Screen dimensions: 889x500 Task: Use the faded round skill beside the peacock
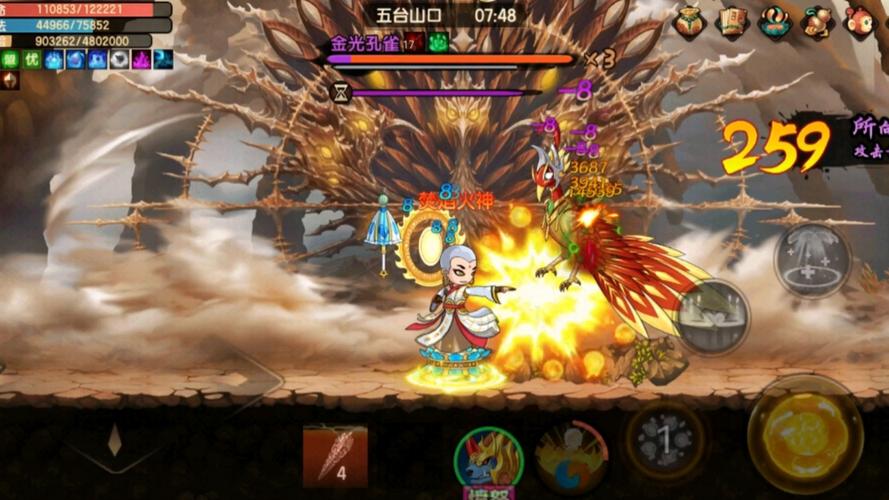pyautogui.click(x=713, y=316)
